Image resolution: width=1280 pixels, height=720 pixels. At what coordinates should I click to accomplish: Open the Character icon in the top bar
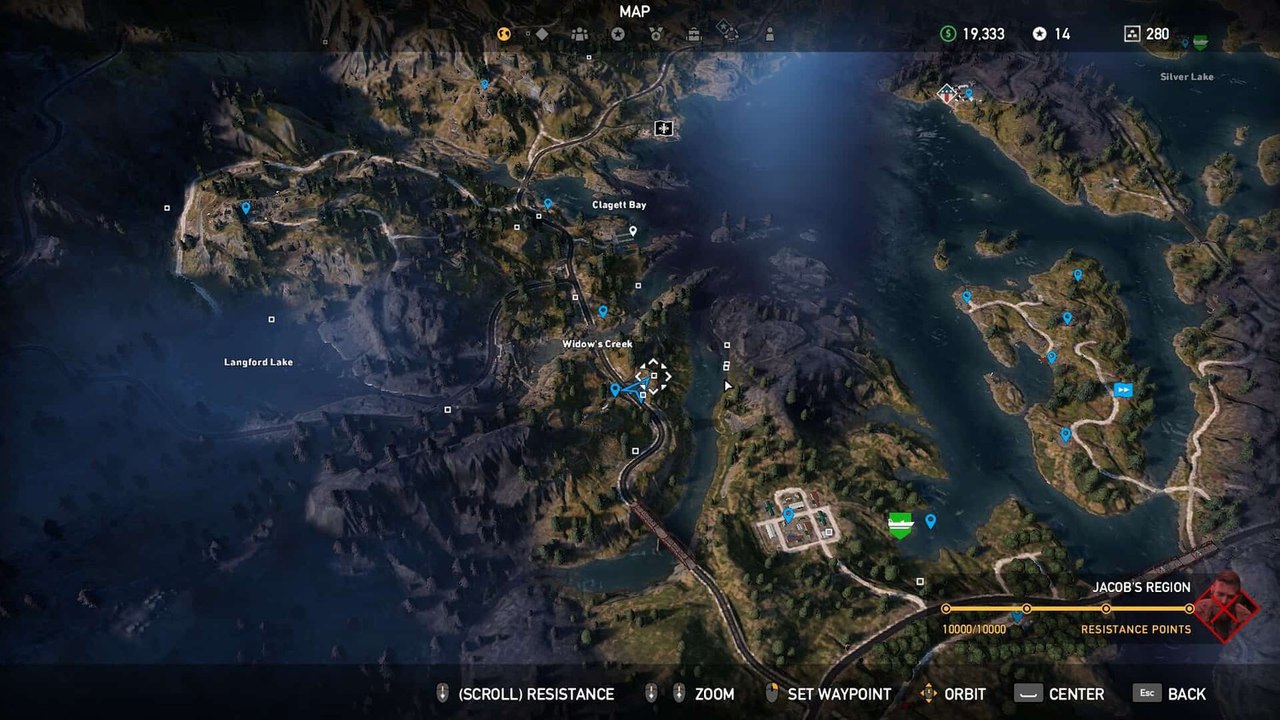point(769,34)
